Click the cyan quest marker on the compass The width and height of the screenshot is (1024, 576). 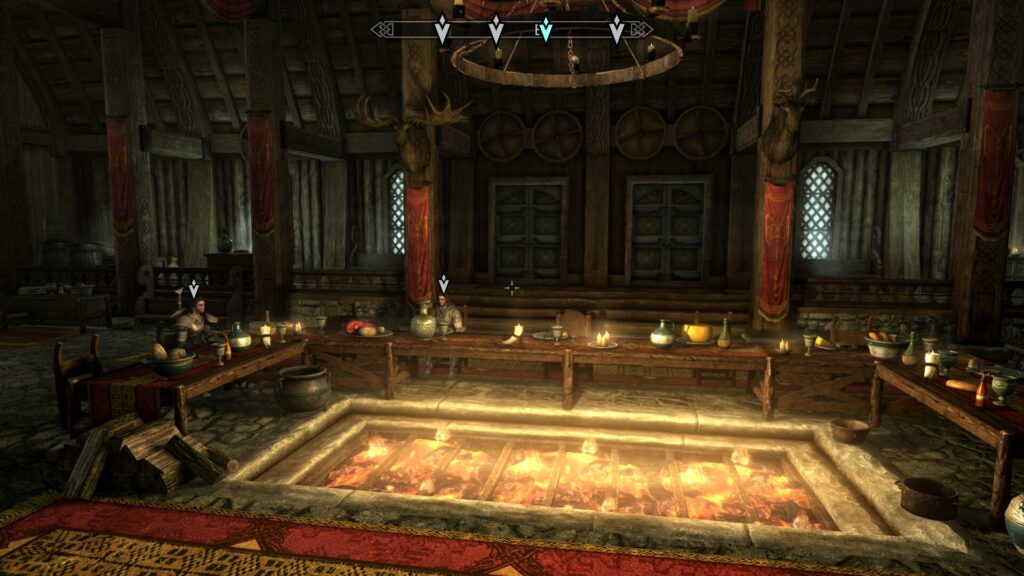545,30
